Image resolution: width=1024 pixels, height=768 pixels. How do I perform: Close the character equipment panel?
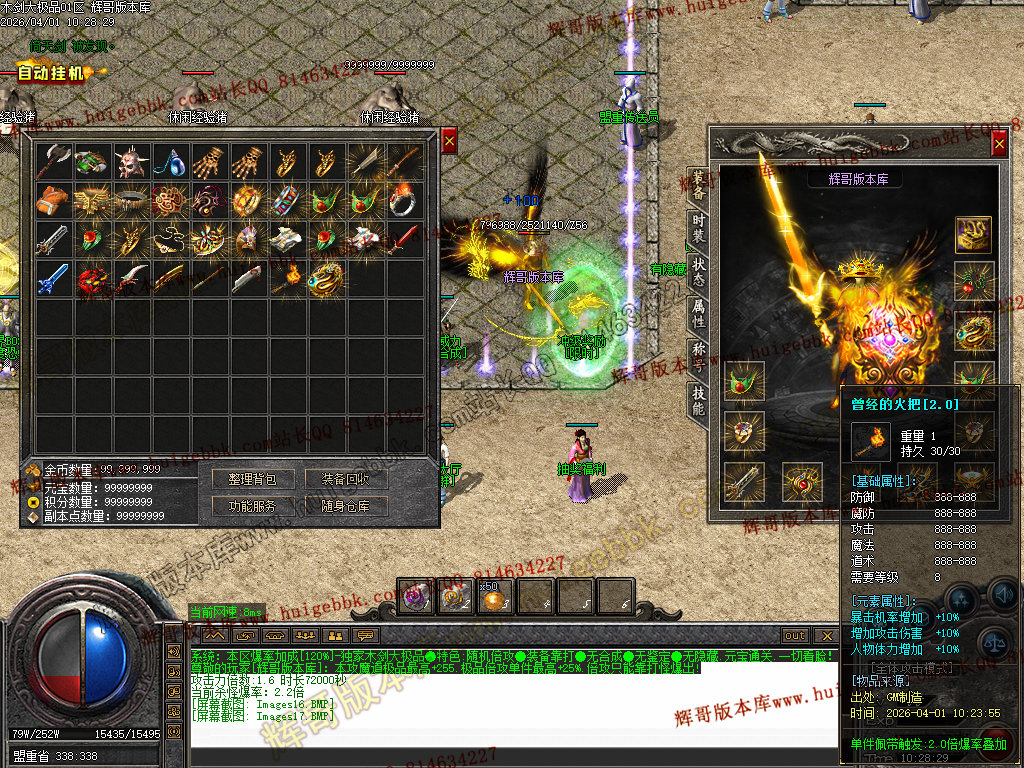click(999, 145)
